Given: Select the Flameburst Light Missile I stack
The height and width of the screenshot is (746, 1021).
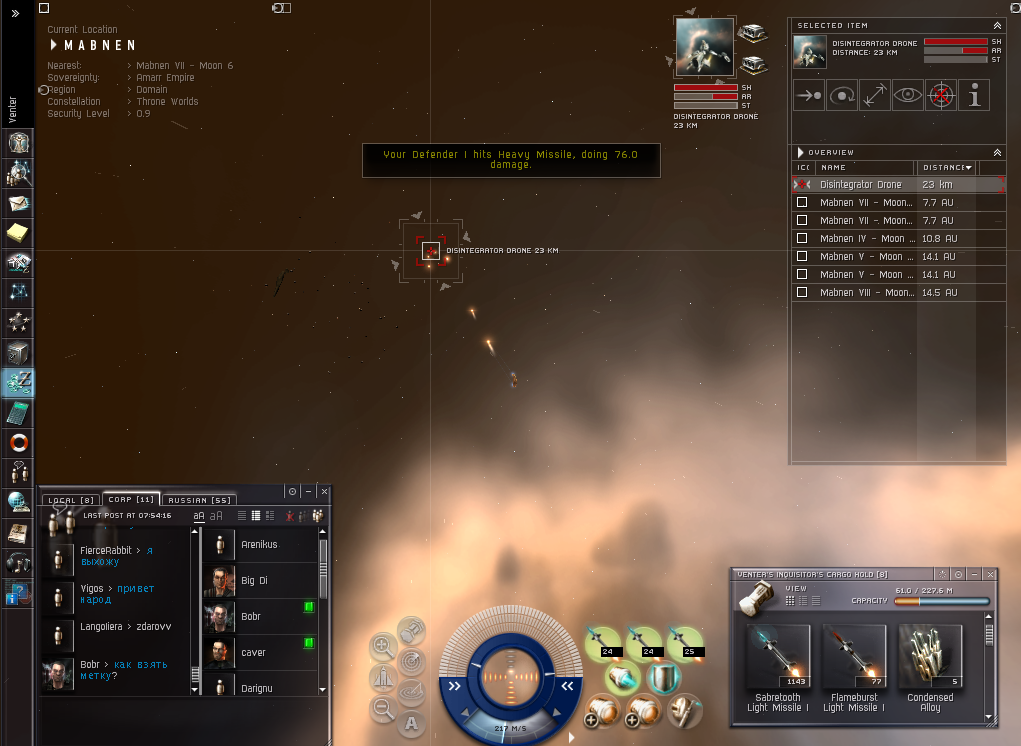Looking at the screenshot, I should [854, 658].
